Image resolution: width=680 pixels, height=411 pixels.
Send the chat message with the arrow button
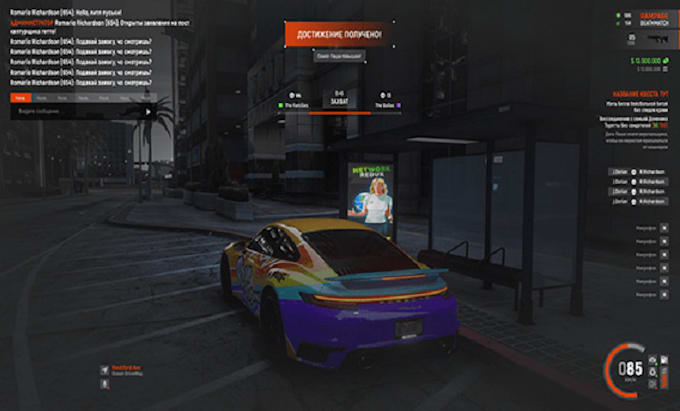149,112
